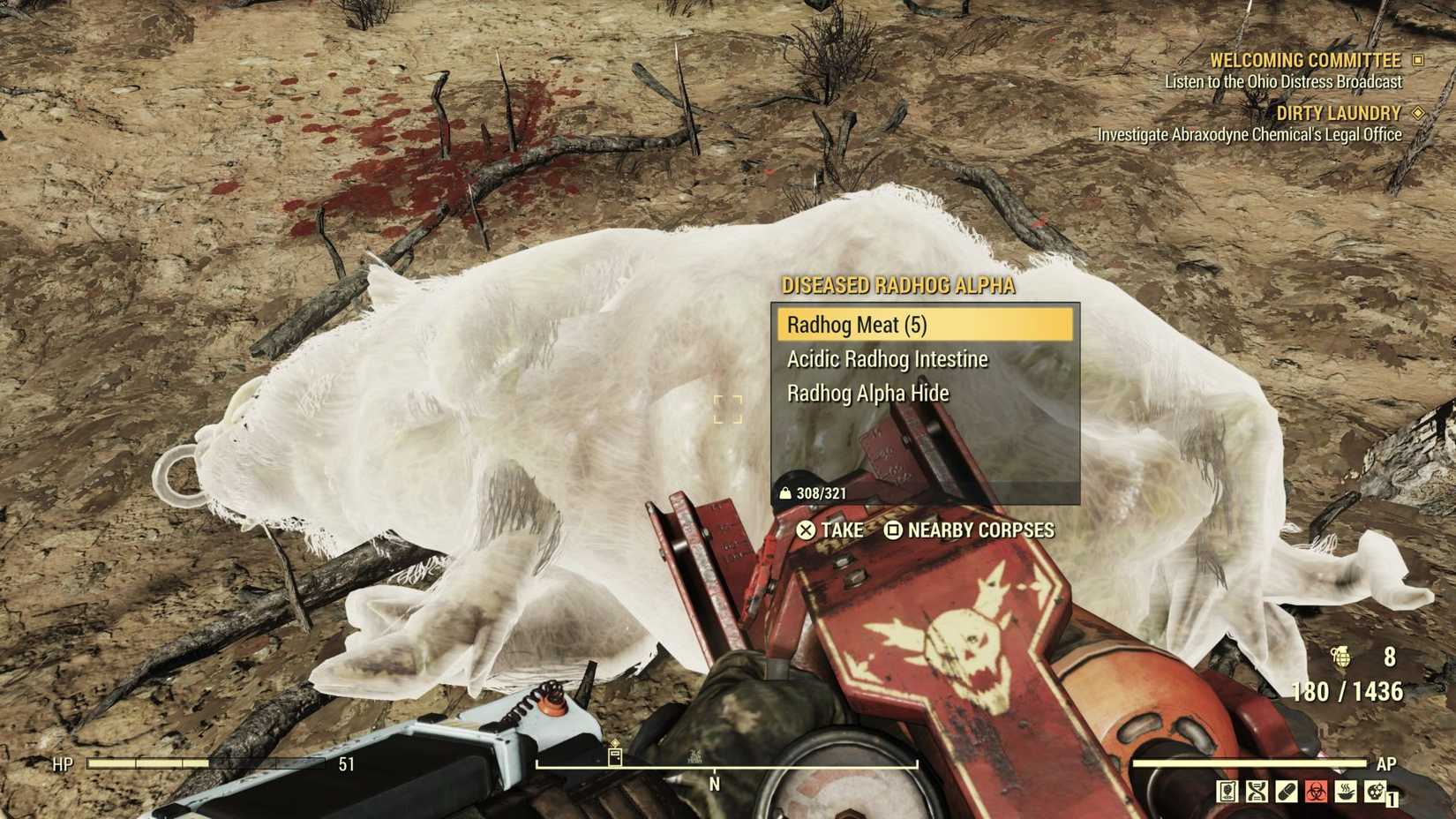Click the skull status icon showing counter 1
This screenshot has height=819, width=1456.
[x=1373, y=792]
